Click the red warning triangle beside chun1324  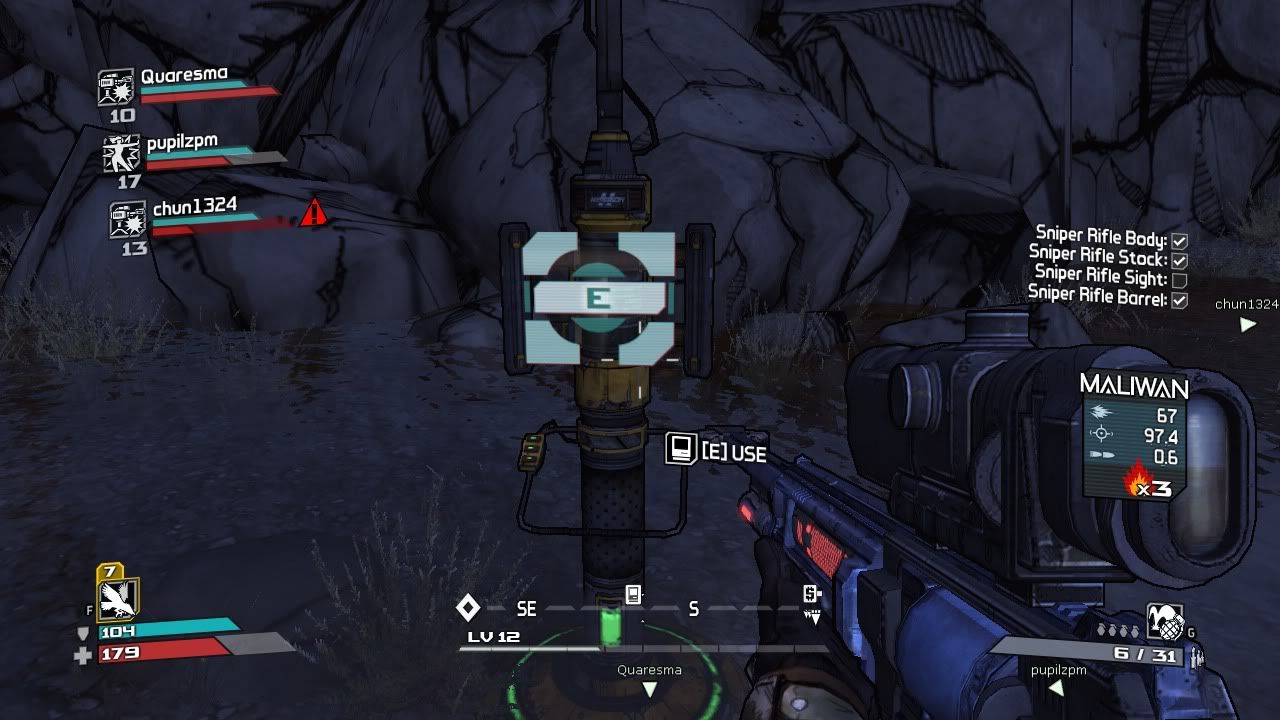coord(314,212)
